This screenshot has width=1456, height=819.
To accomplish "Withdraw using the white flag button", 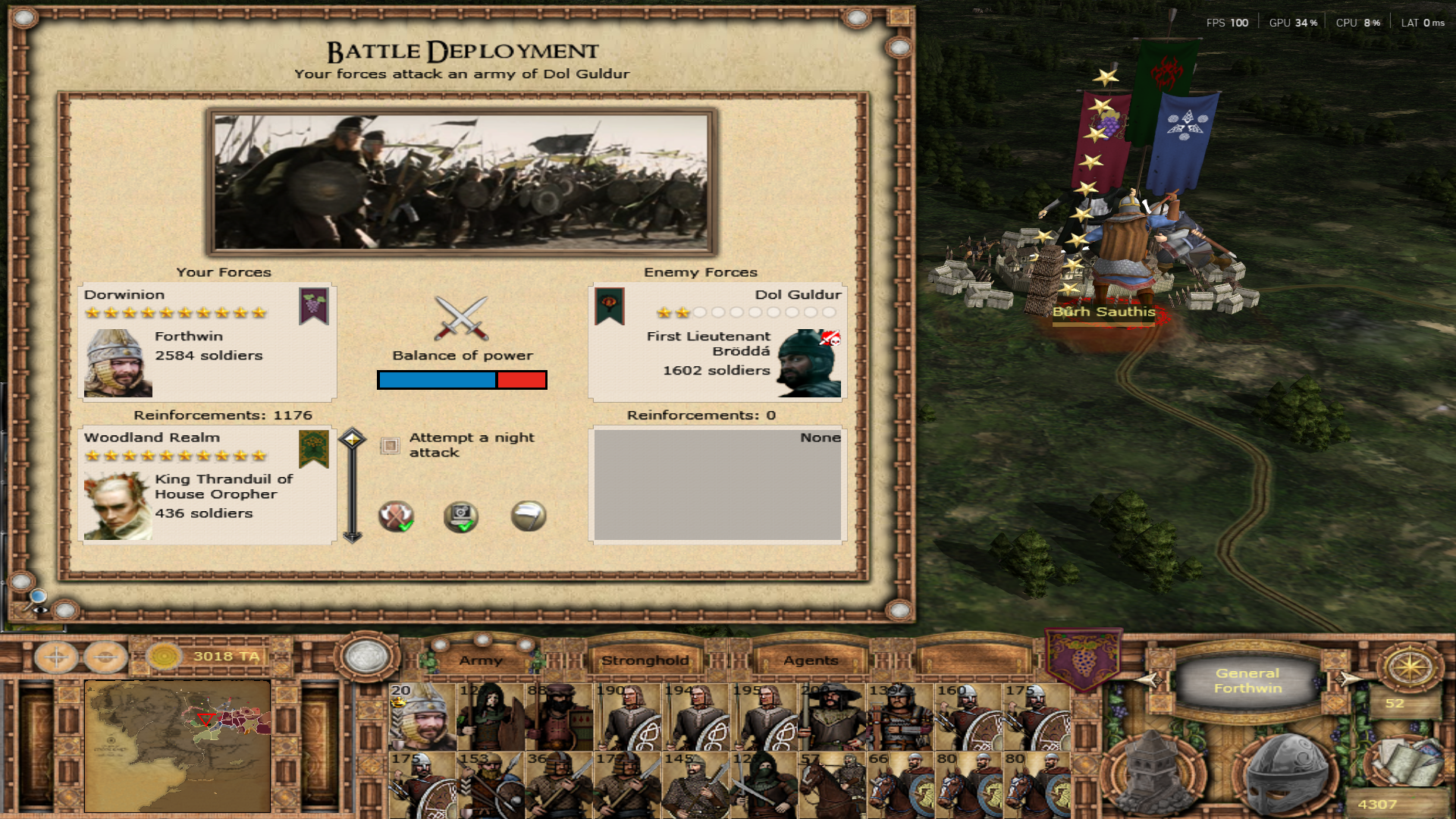I will [x=528, y=516].
